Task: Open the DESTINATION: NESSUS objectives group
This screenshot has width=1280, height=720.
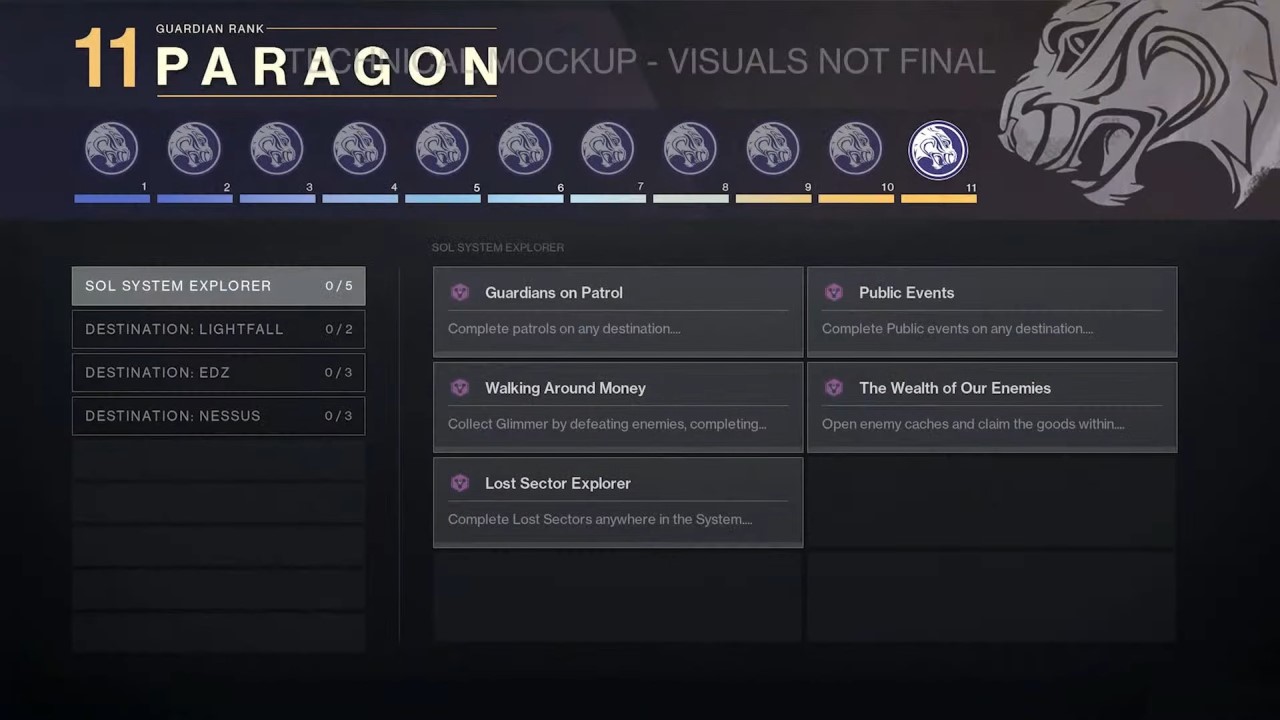Action: click(218, 416)
